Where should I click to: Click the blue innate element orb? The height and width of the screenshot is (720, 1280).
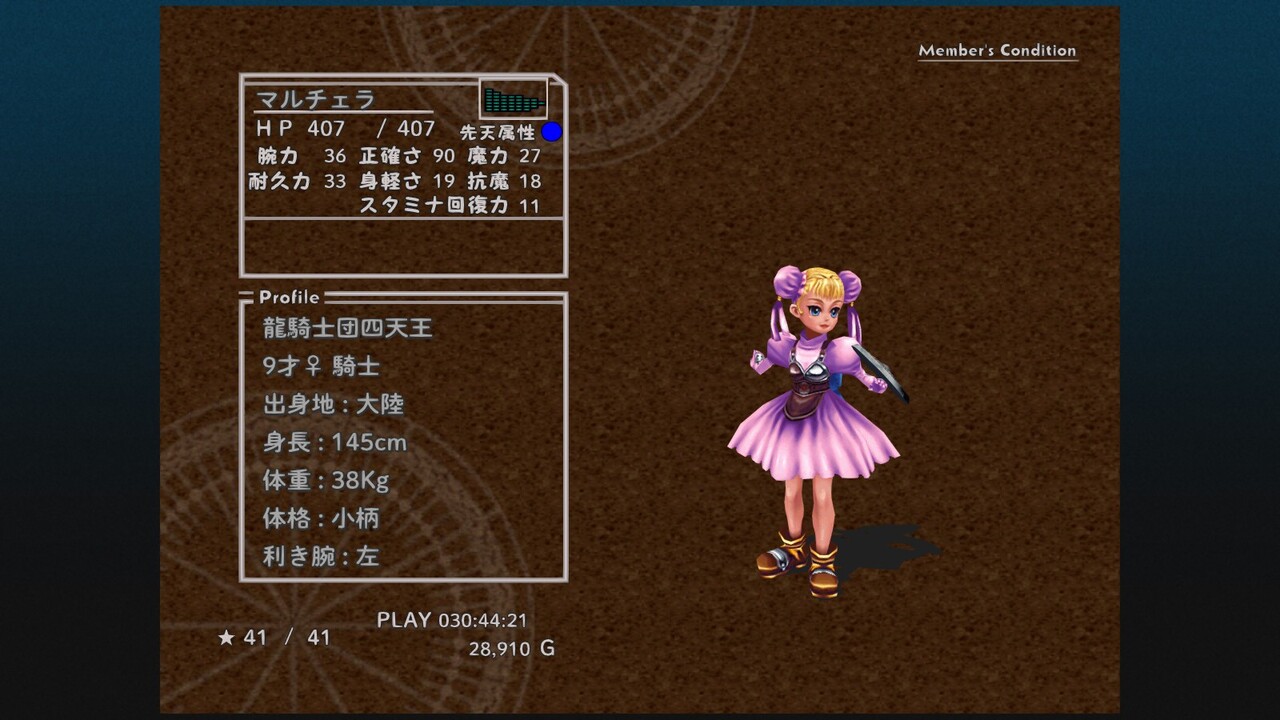(552, 132)
